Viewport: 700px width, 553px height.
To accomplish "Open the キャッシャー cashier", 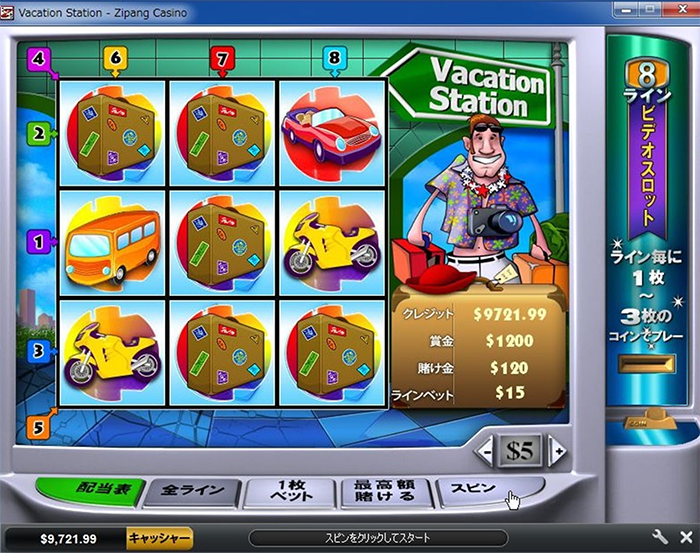I will (x=159, y=538).
